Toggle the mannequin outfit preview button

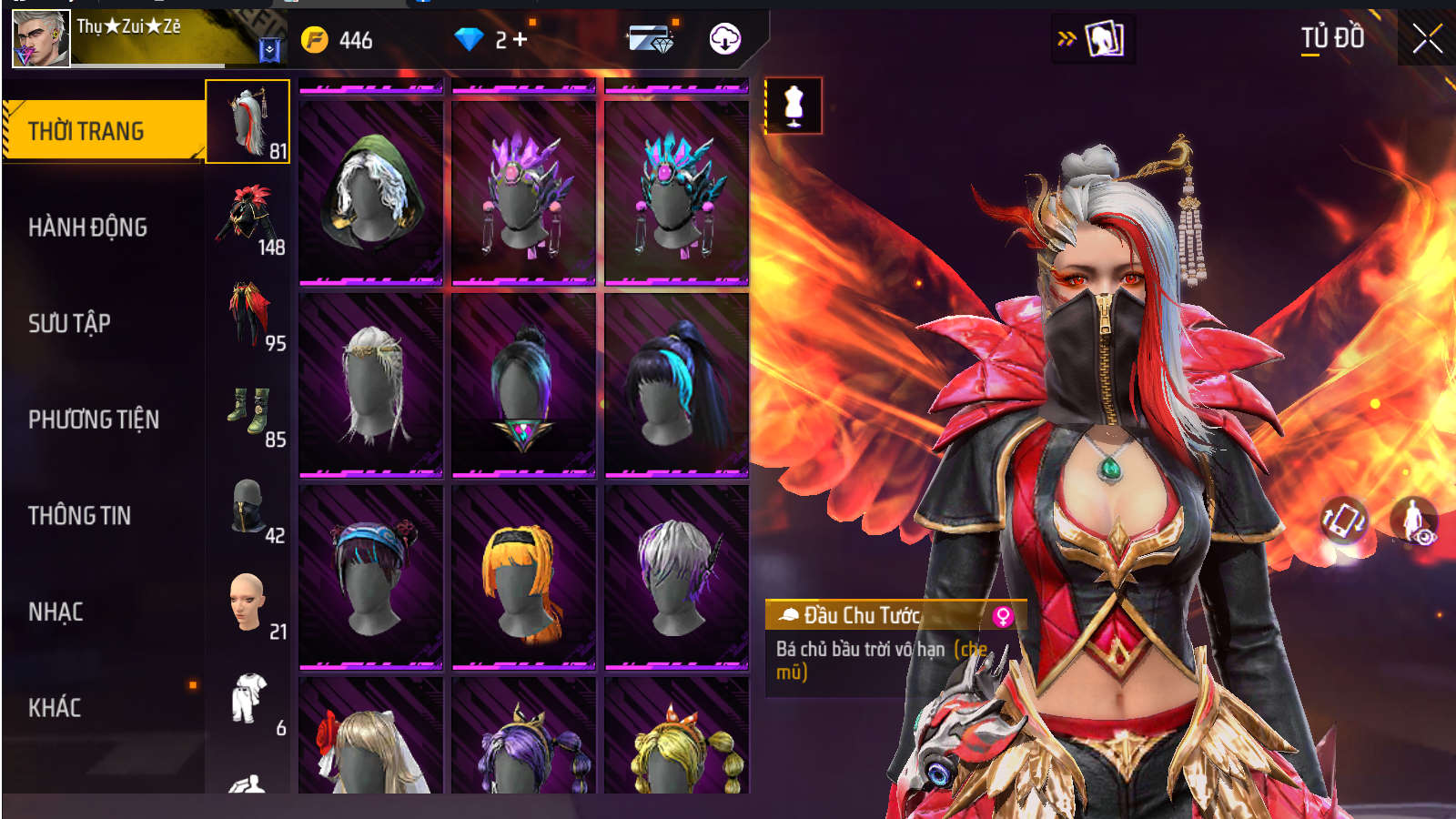pyautogui.click(x=794, y=106)
